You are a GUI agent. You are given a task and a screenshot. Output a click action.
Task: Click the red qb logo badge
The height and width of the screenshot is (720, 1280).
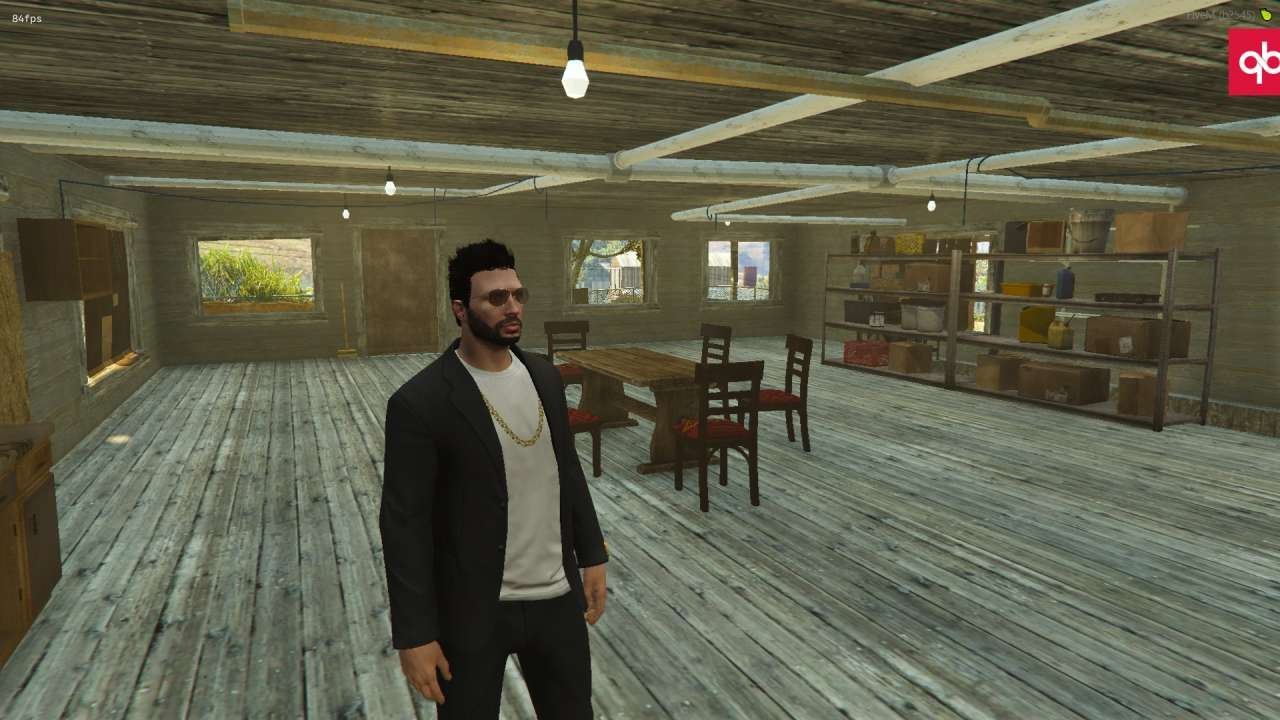(x=1255, y=62)
